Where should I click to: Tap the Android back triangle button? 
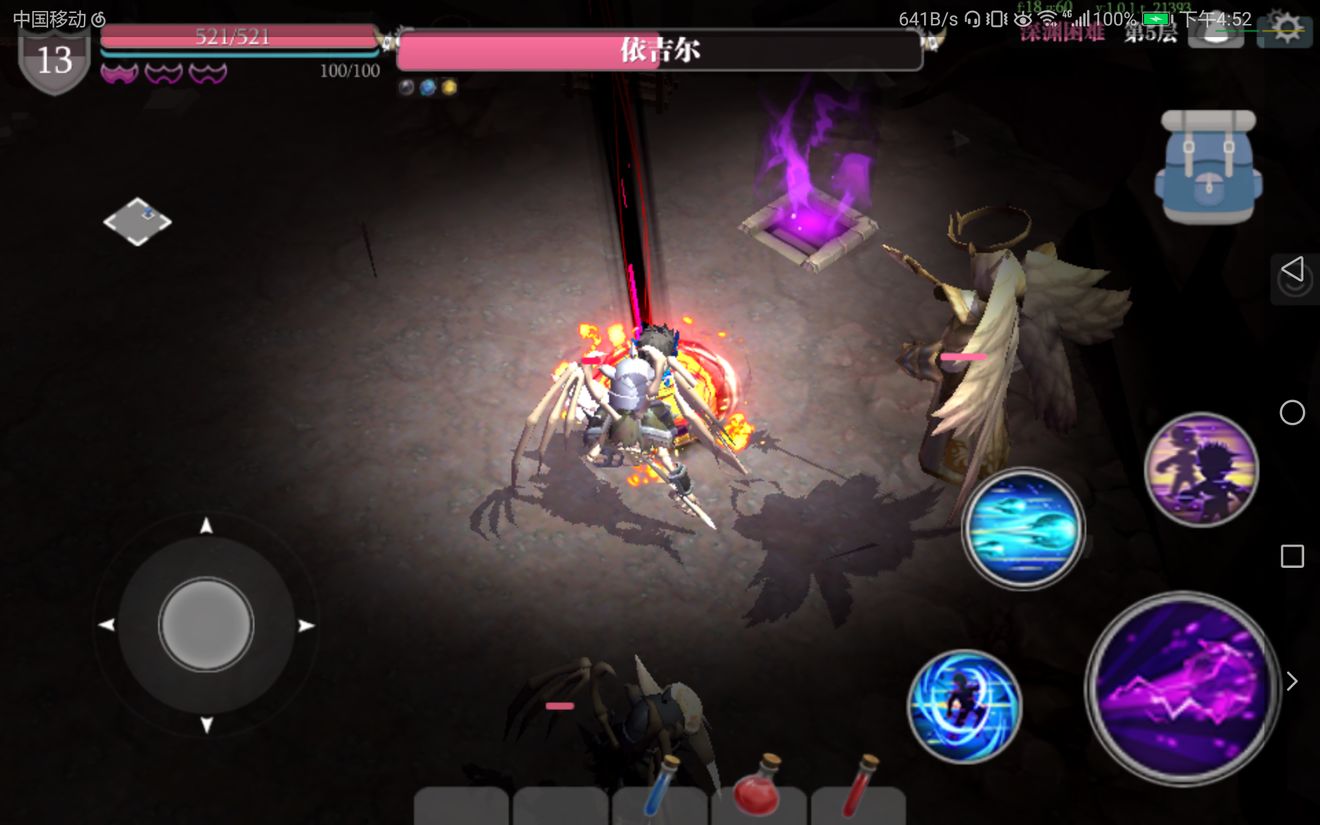[1292, 269]
